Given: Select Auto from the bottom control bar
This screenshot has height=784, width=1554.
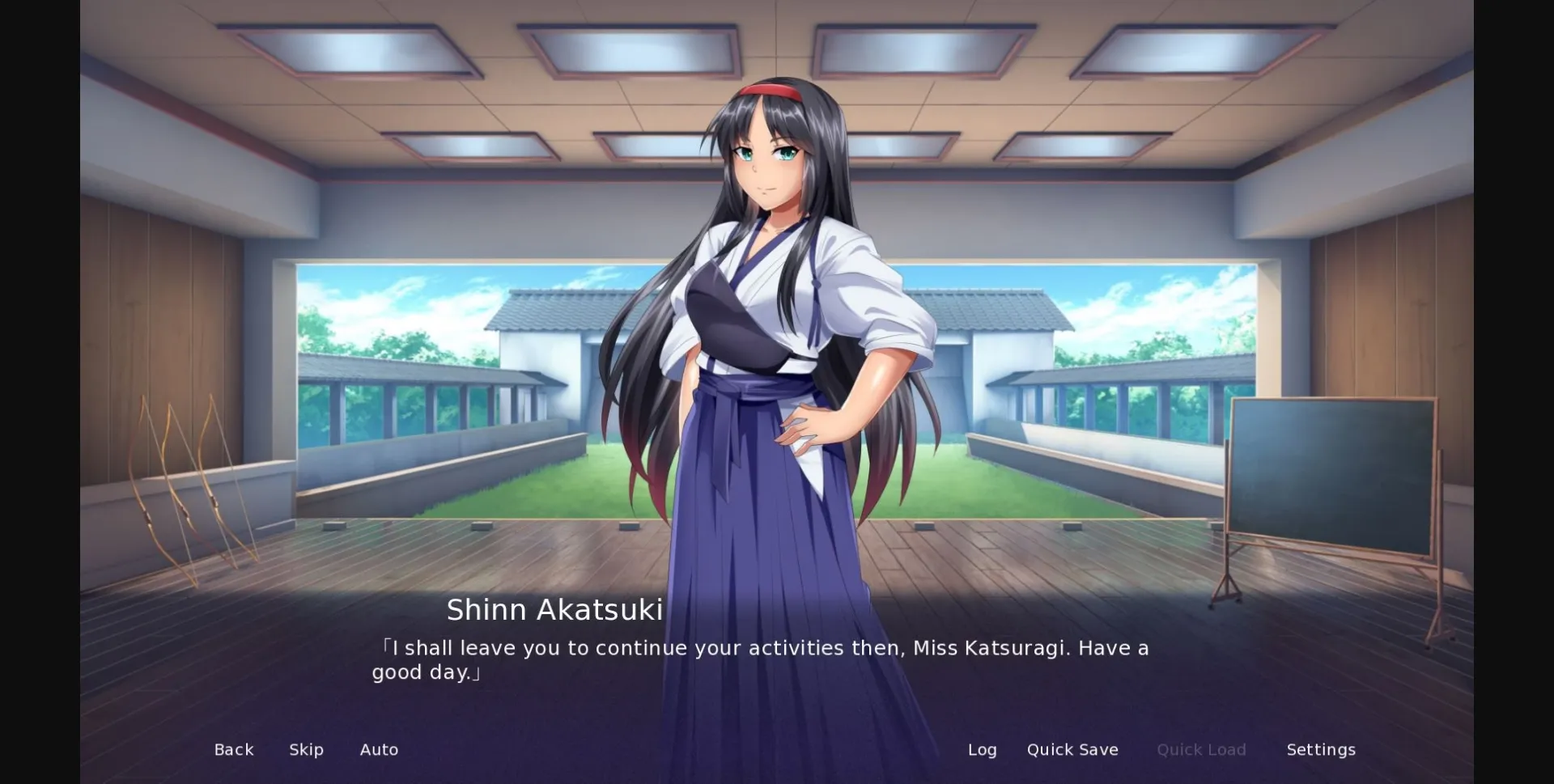Looking at the screenshot, I should (379, 749).
